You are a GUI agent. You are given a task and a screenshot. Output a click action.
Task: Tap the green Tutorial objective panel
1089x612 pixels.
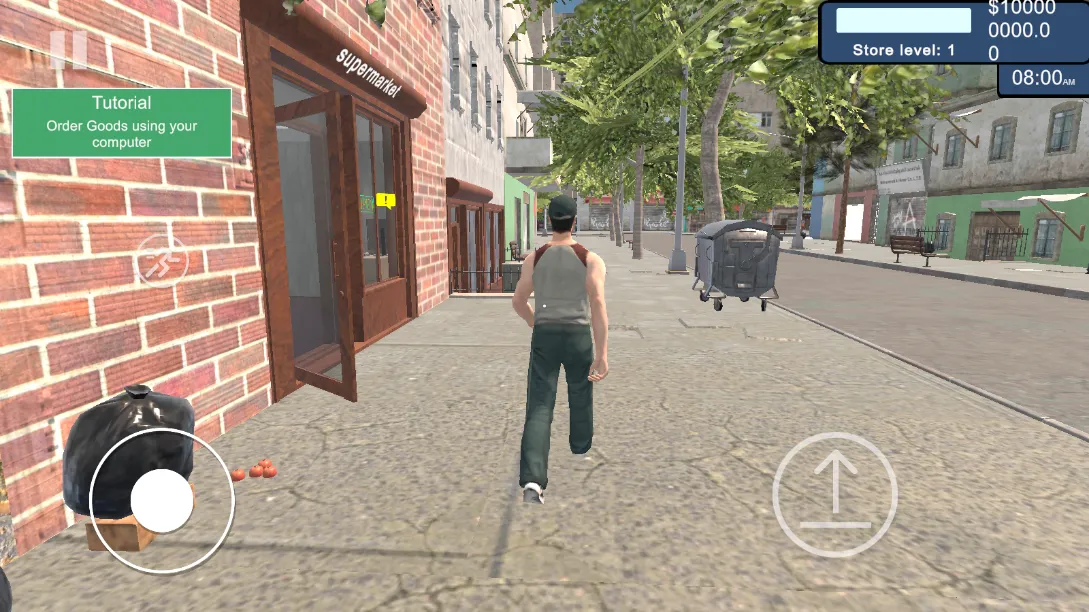(x=122, y=122)
